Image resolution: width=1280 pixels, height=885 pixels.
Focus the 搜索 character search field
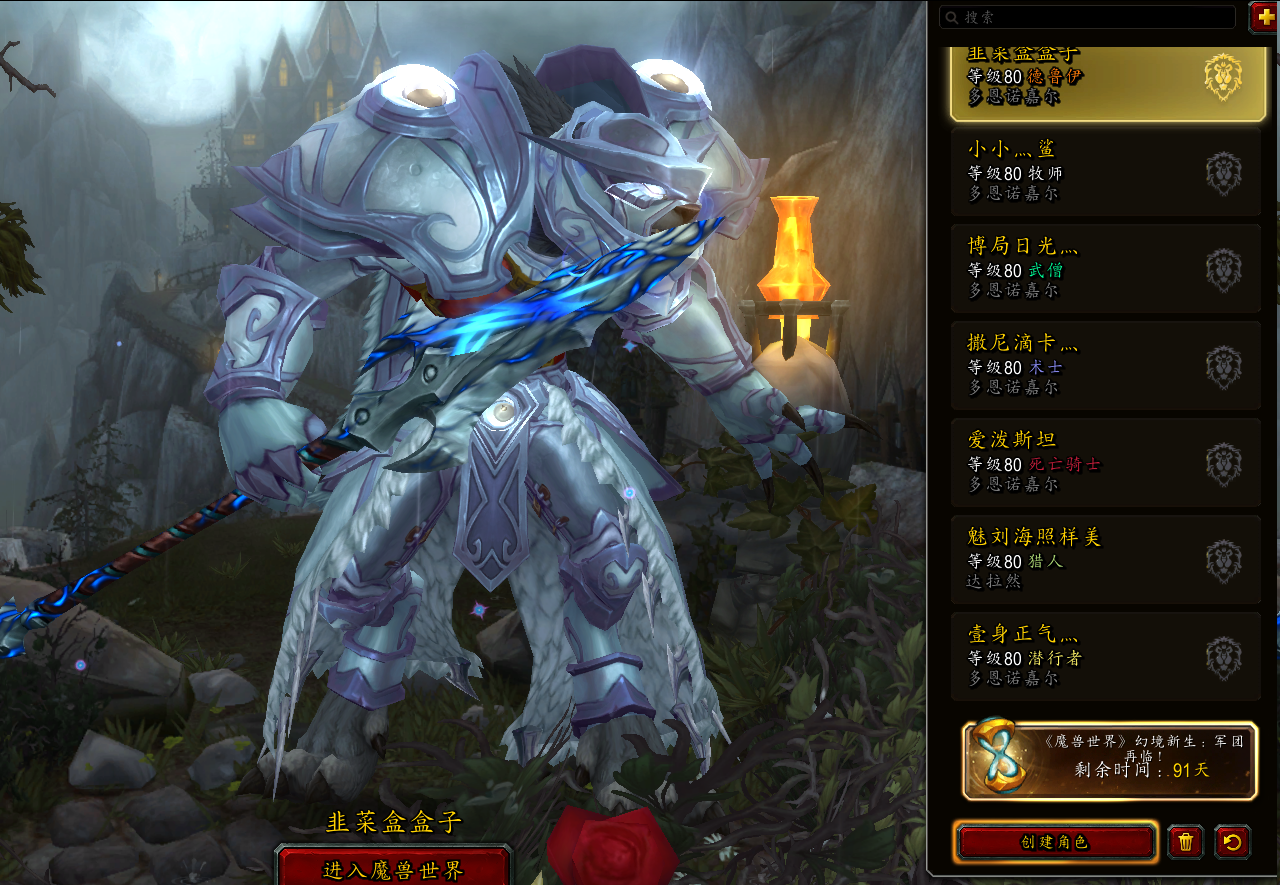coord(1088,17)
